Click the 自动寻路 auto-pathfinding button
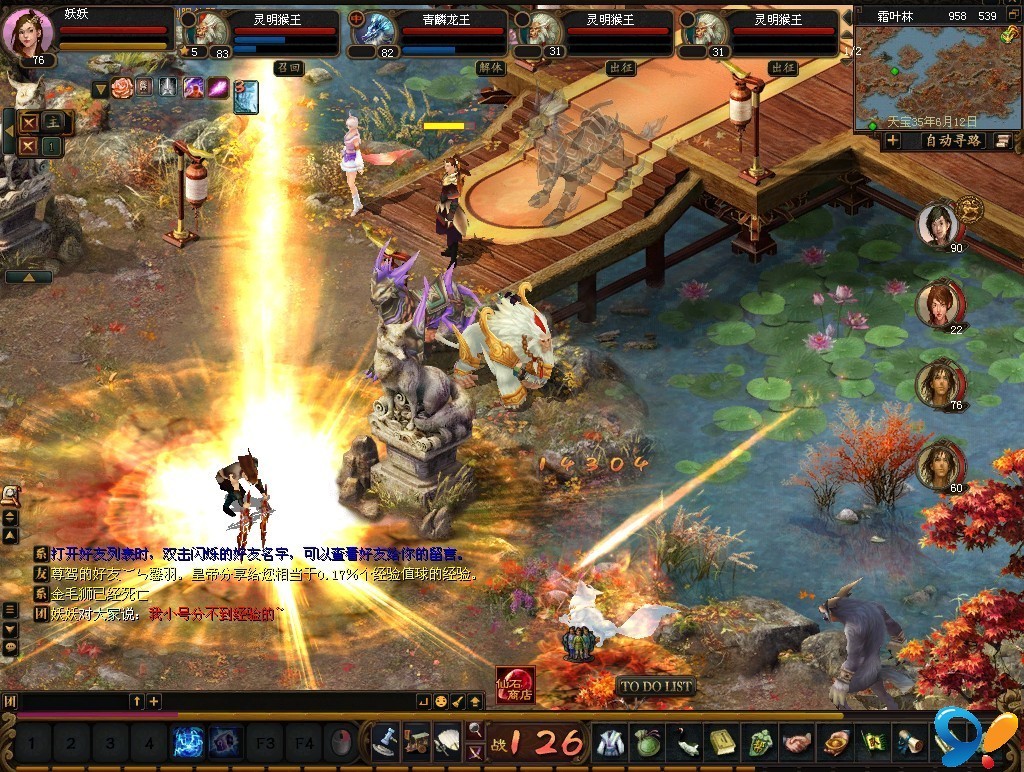The height and width of the screenshot is (772, 1024). coord(952,141)
